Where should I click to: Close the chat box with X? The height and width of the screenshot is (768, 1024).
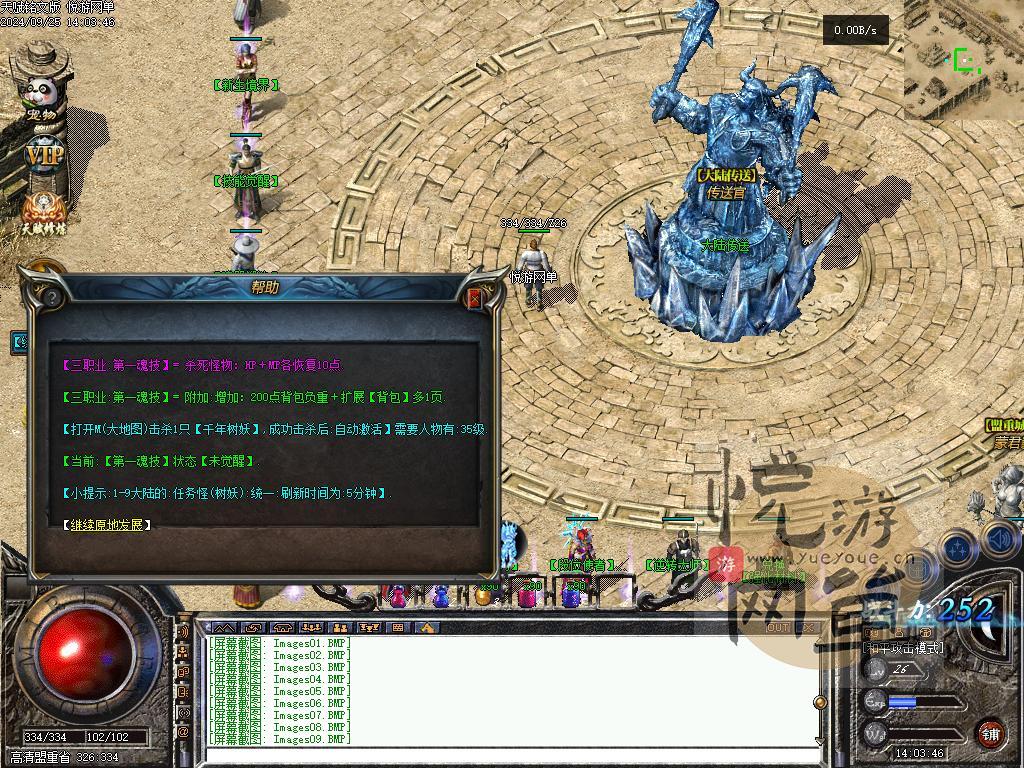808,628
